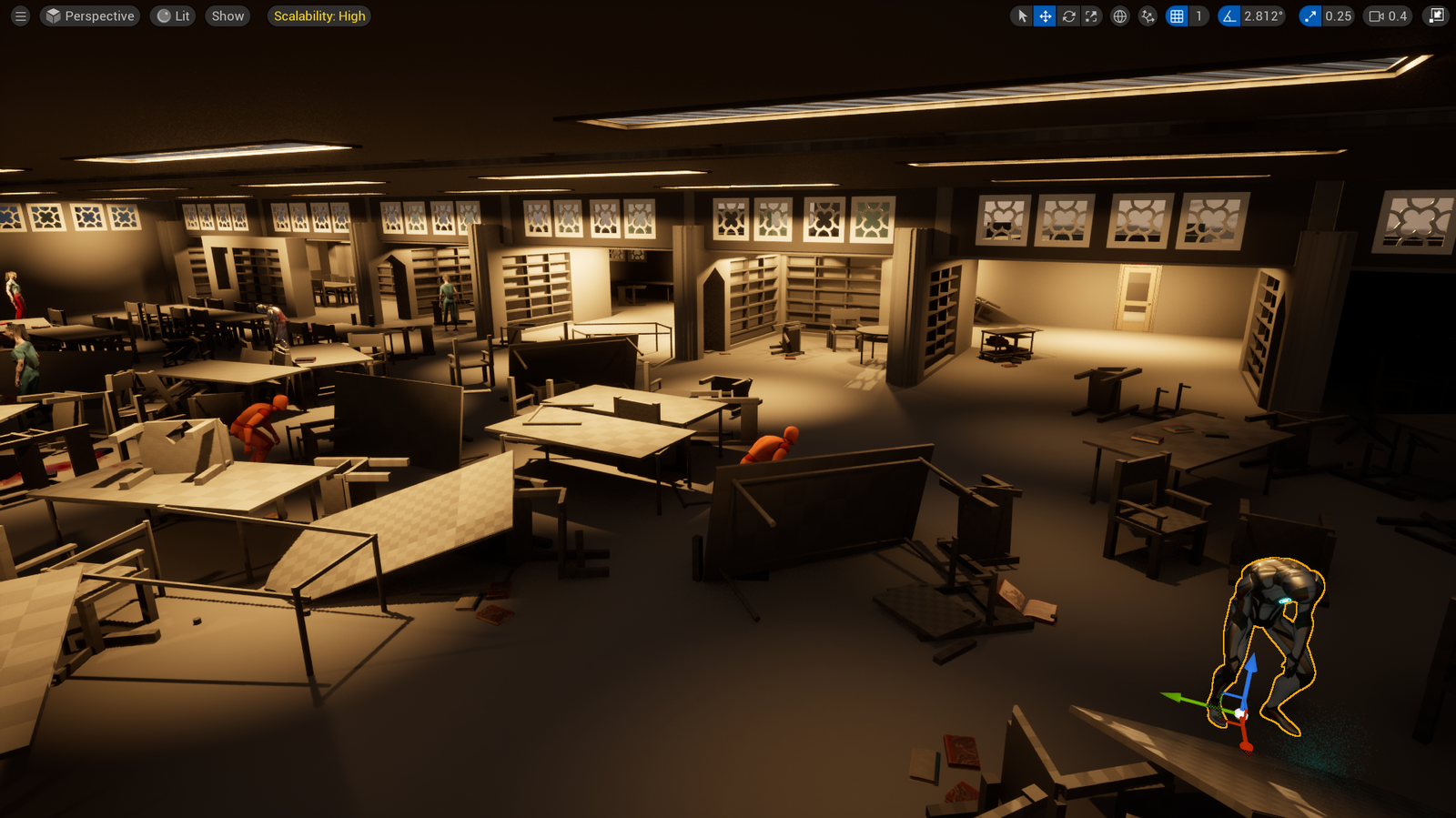Select the object selection arrow tool
The width and height of the screenshot is (1456, 818).
(x=1022, y=15)
